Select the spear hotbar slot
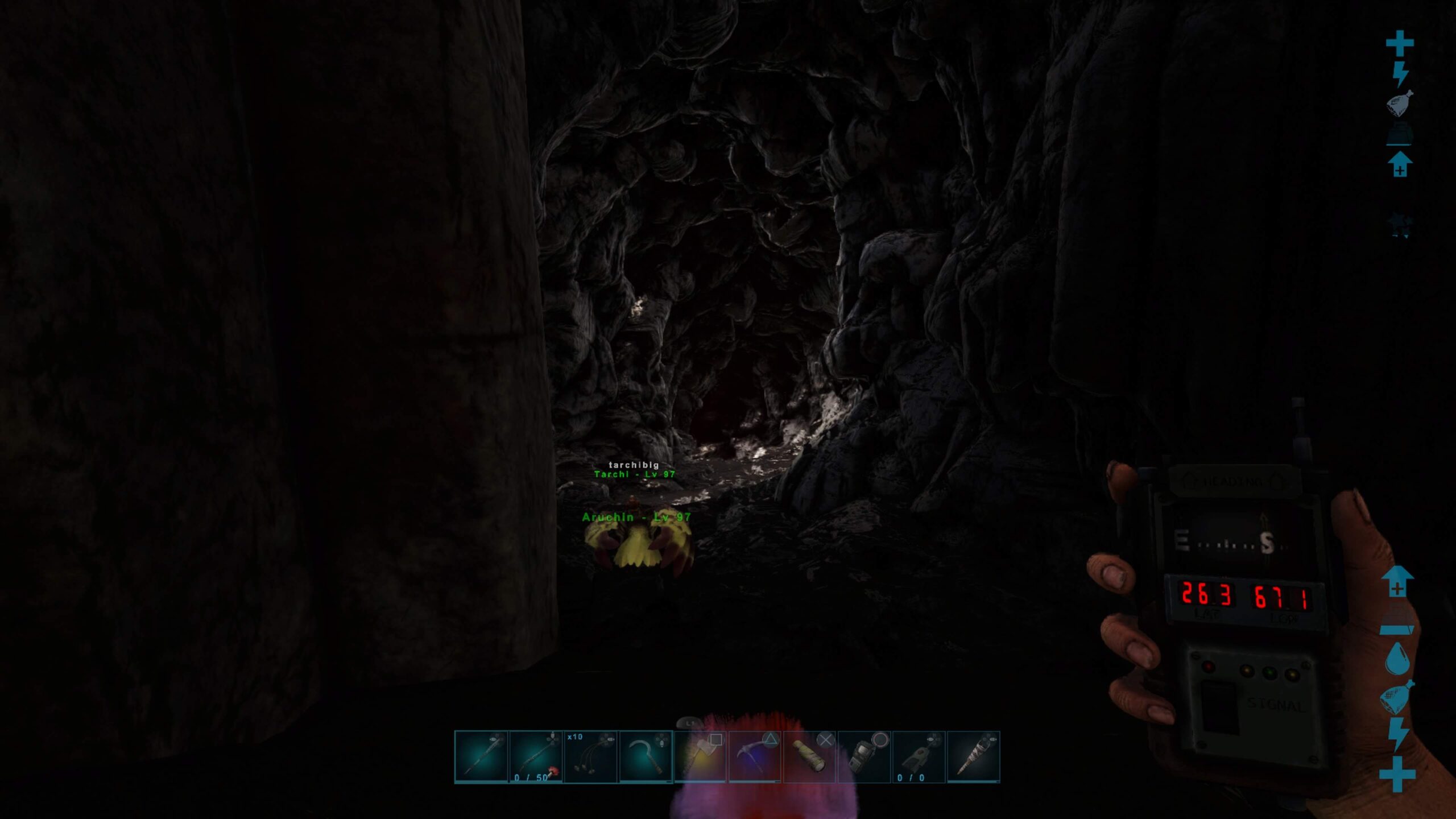The width and height of the screenshot is (1456, 819). coord(481,757)
